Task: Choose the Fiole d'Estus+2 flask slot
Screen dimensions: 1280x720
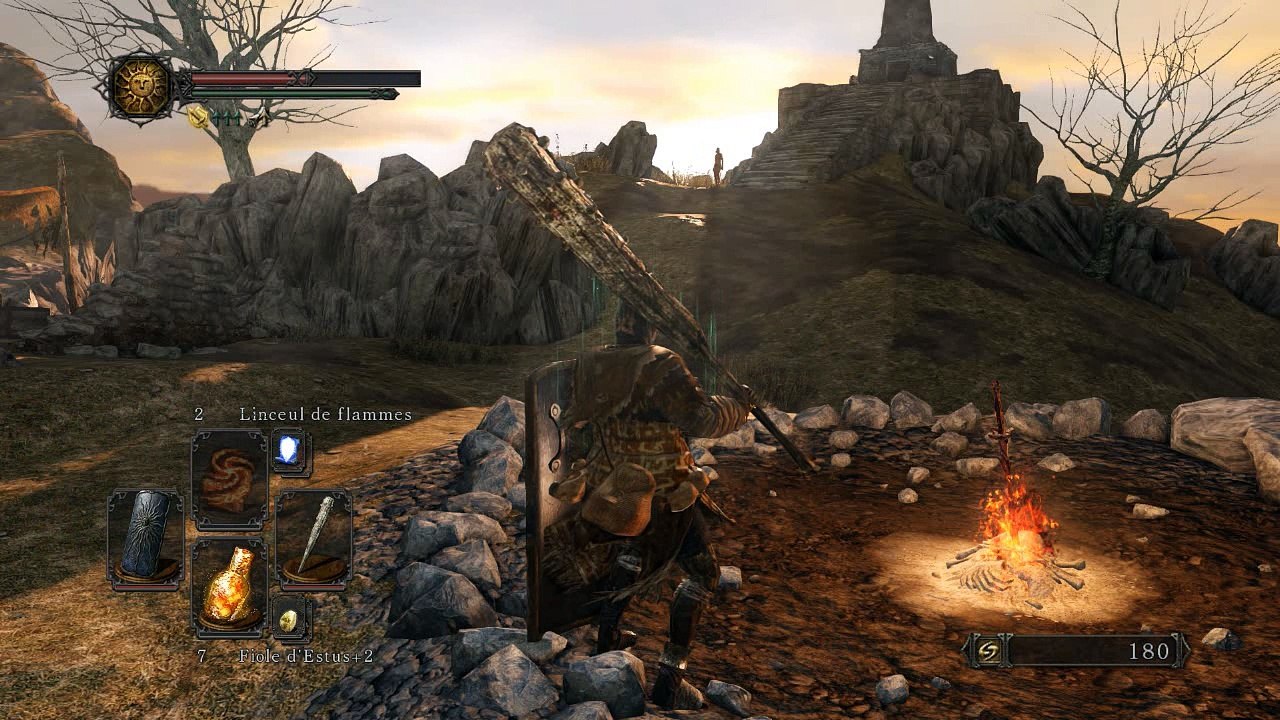Action: coord(229,589)
